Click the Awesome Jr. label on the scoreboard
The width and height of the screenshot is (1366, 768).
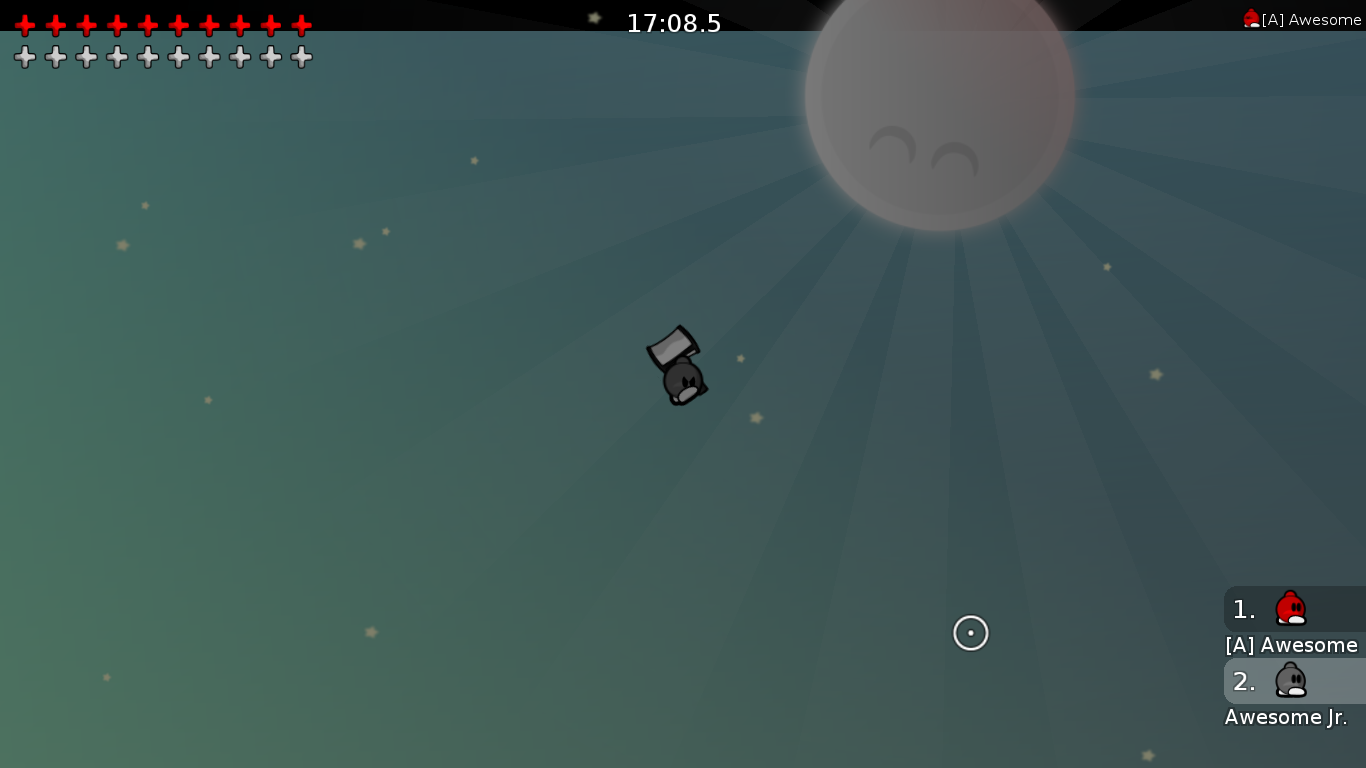point(1285,717)
